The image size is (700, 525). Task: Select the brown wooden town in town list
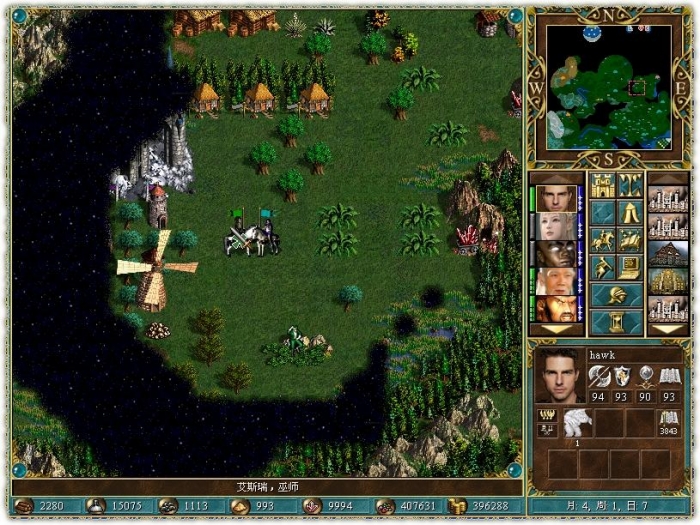pos(668,254)
